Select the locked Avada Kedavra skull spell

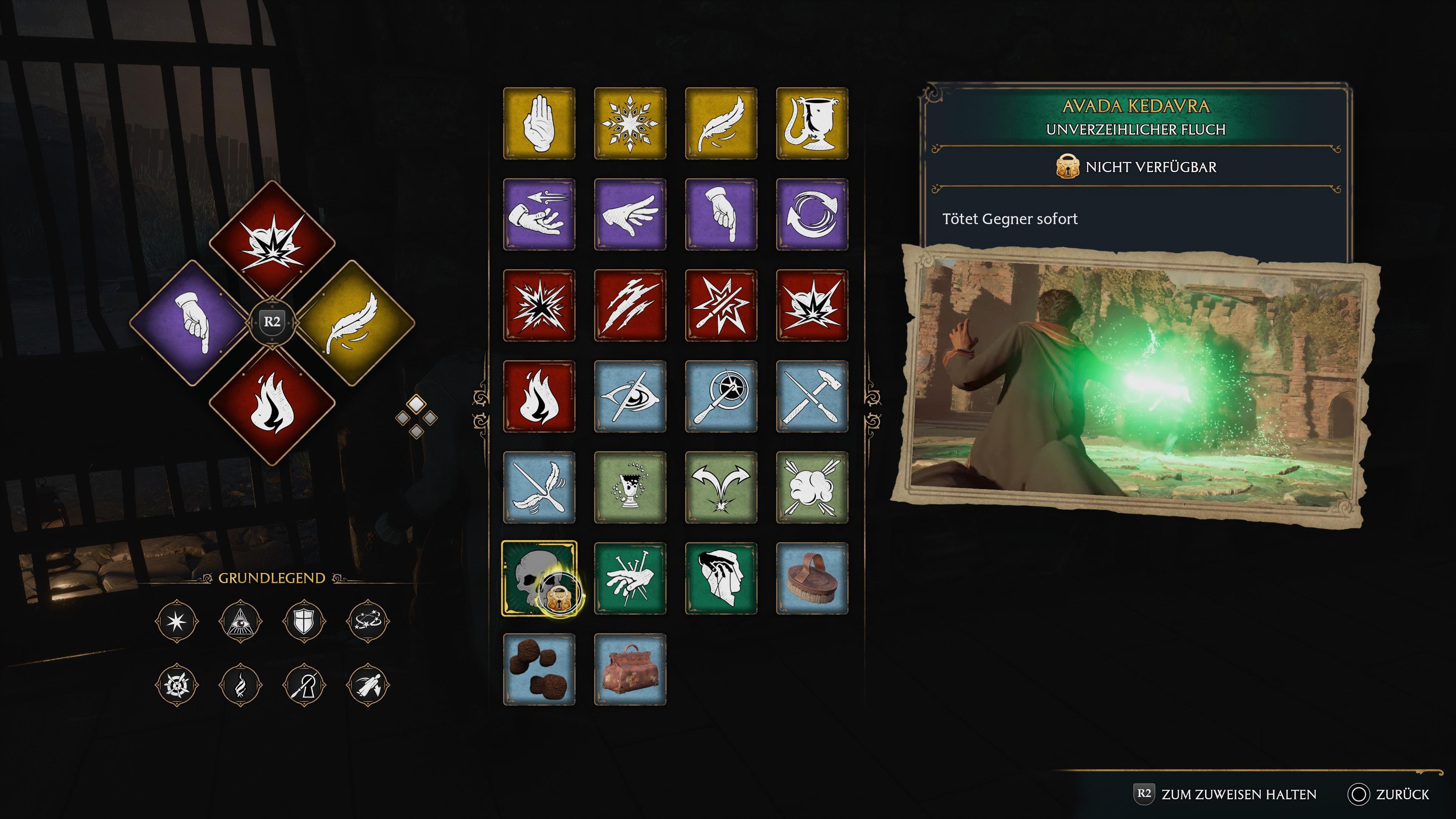pyautogui.click(x=539, y=578)
